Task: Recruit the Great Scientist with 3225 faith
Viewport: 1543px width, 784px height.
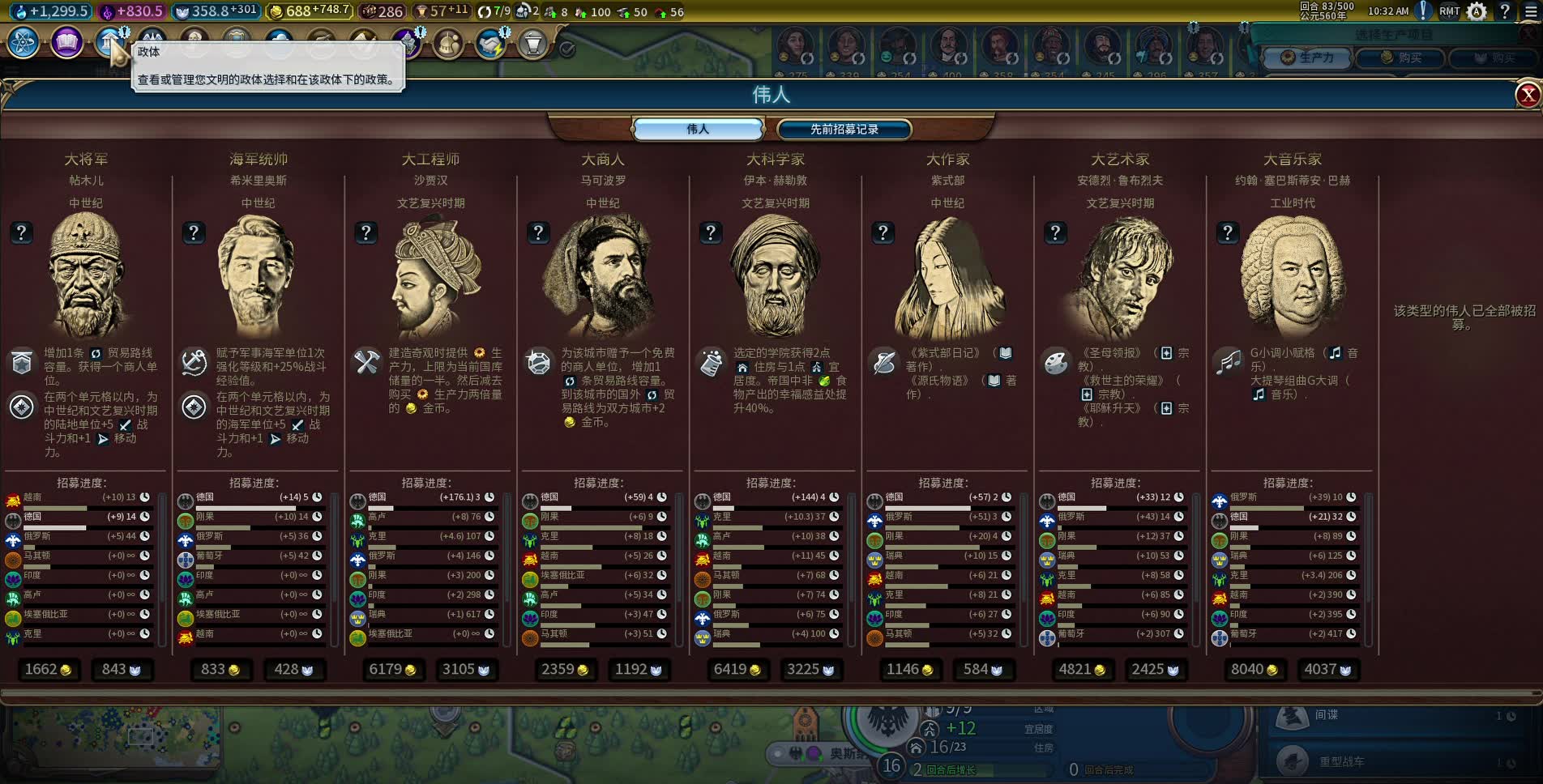Action: pos(810,670)
